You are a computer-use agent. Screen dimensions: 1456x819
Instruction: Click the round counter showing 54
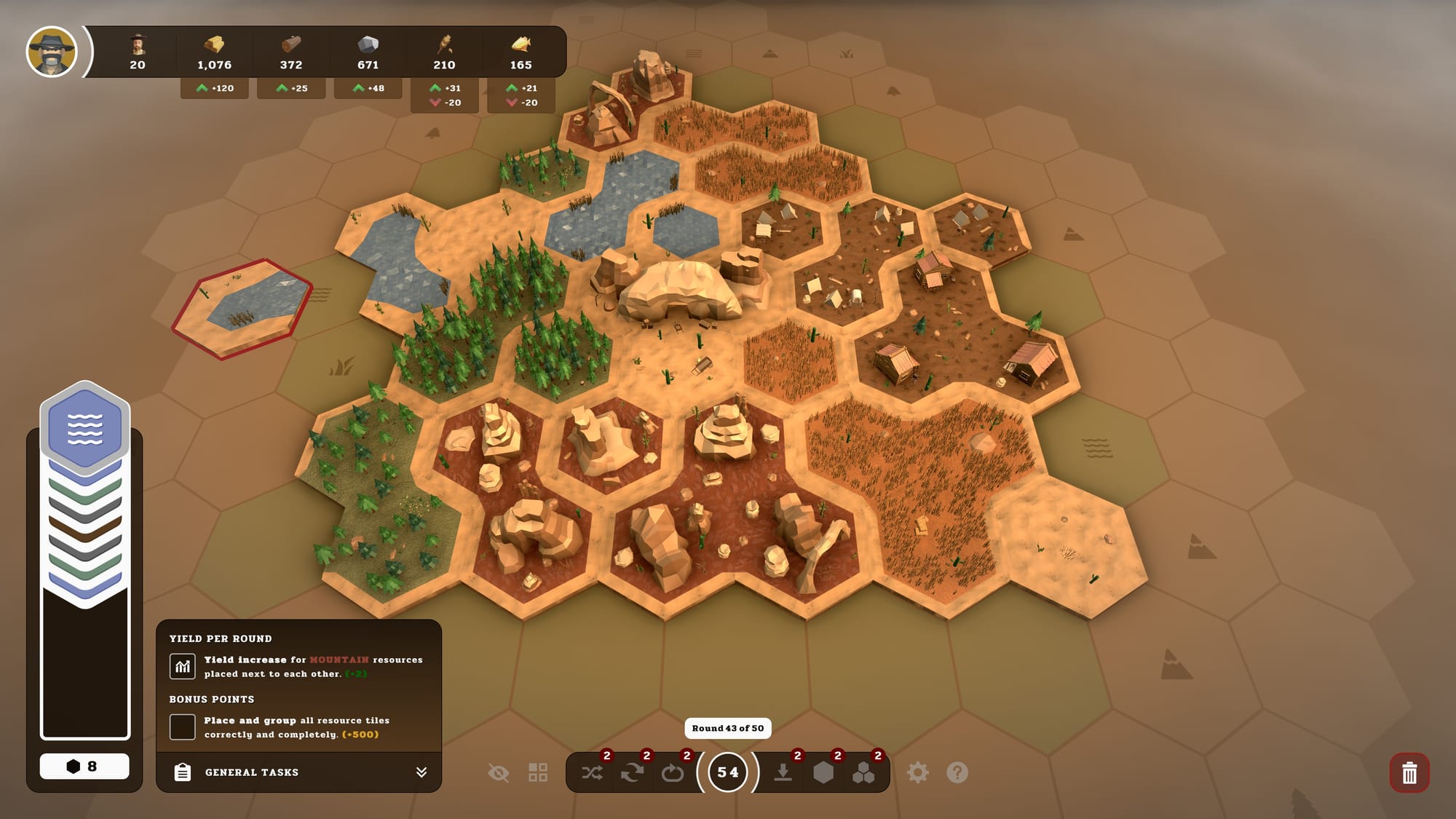727,772
